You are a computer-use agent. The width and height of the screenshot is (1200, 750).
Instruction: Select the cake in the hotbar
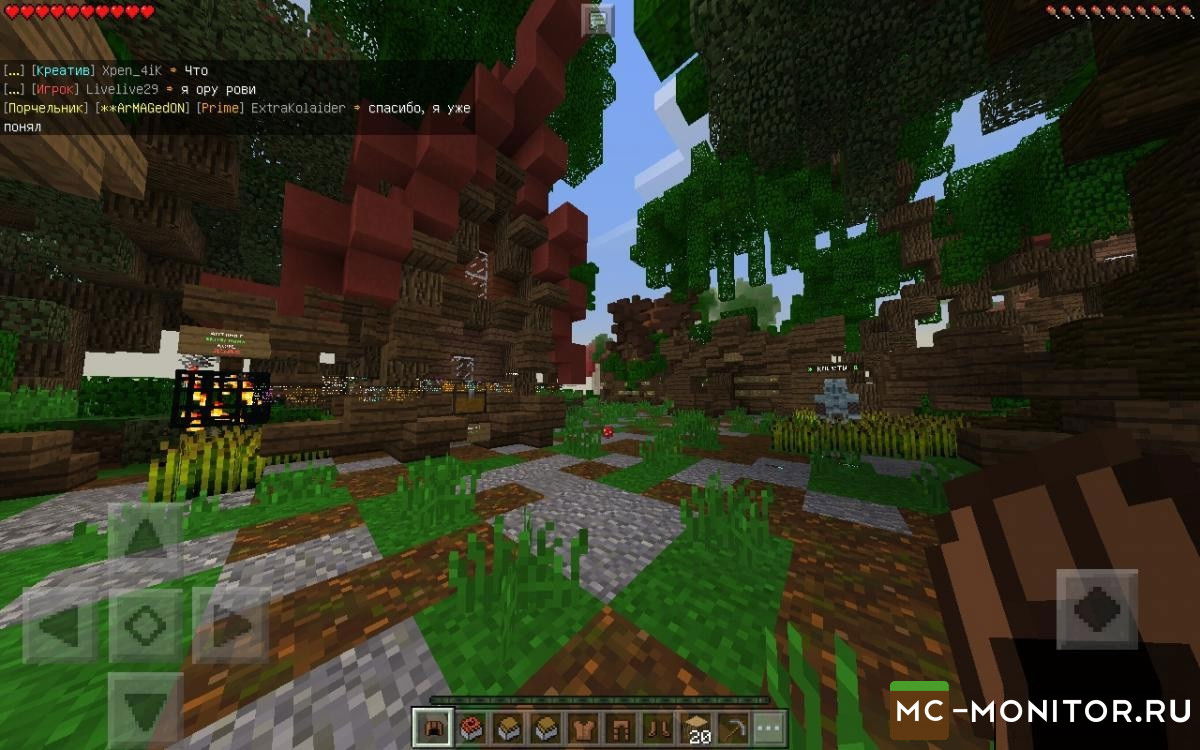(x=472, y=728)
